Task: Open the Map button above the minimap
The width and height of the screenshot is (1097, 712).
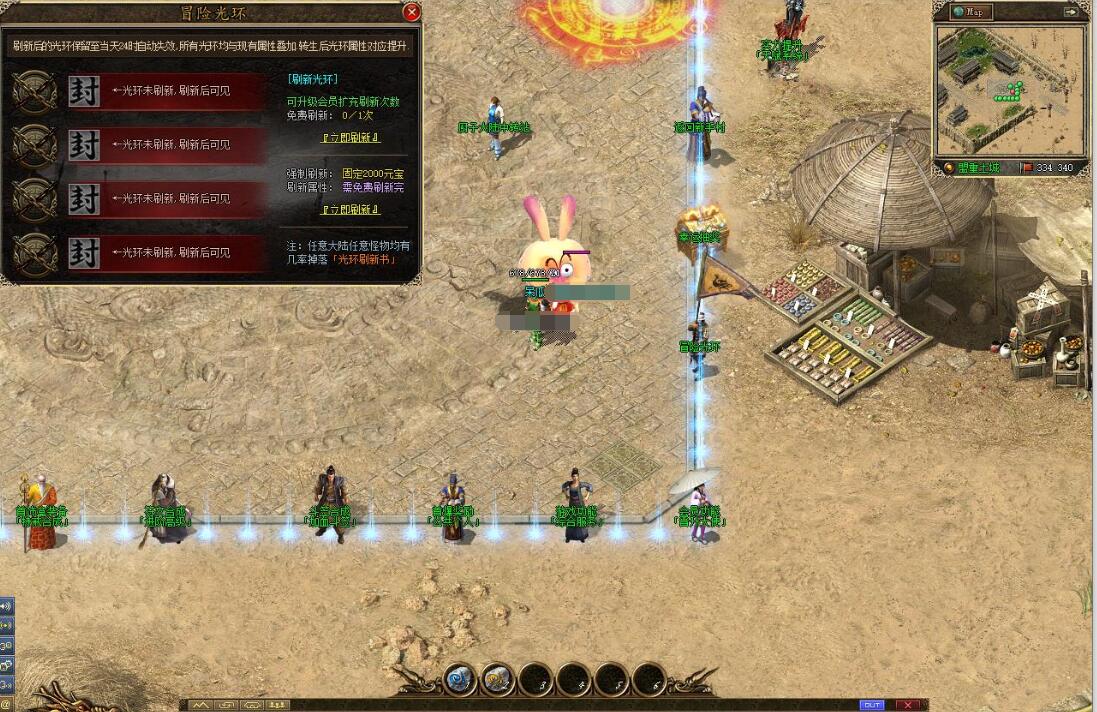Action: (968, 12)
